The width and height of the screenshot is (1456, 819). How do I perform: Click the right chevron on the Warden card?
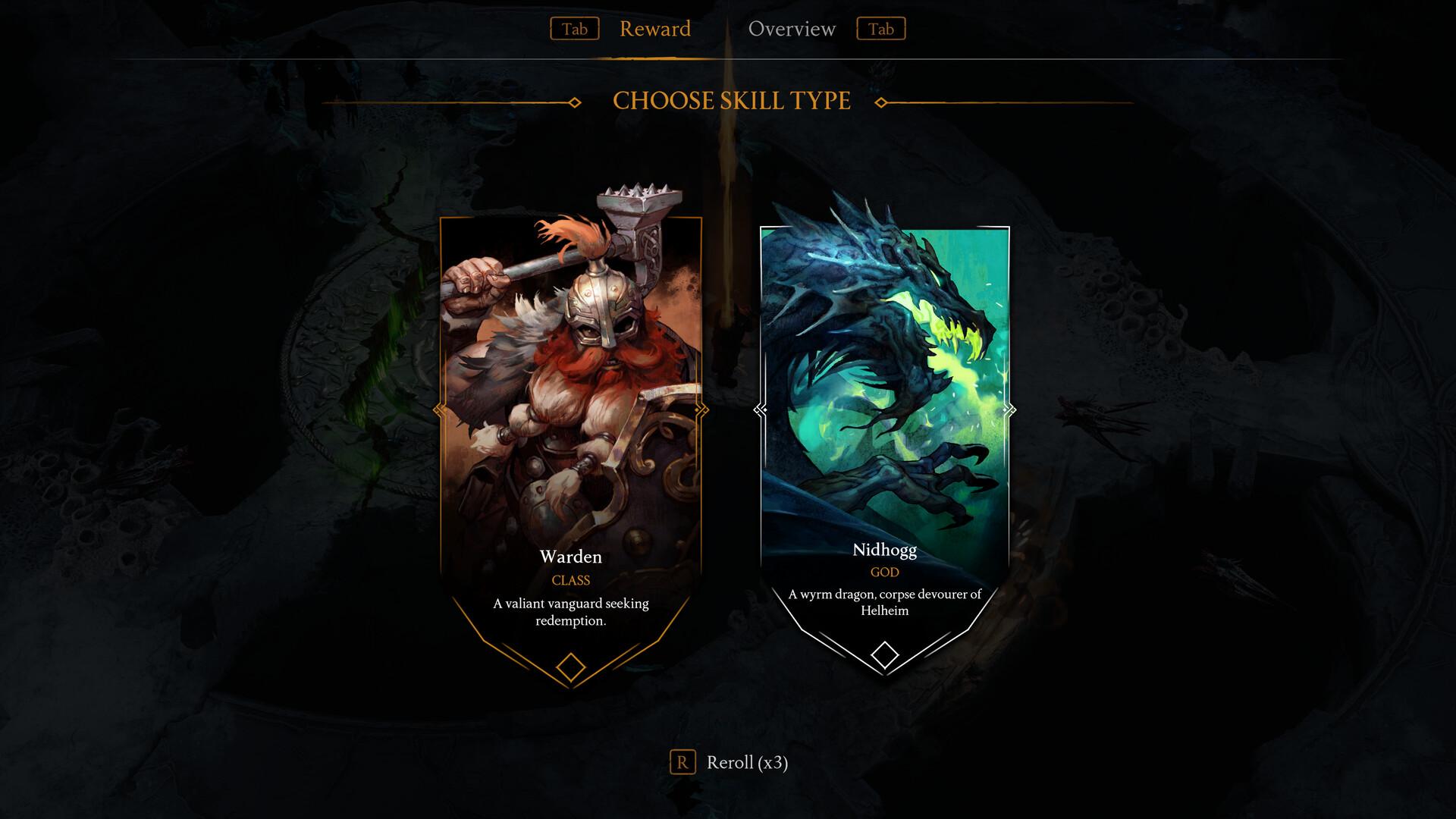699,409
